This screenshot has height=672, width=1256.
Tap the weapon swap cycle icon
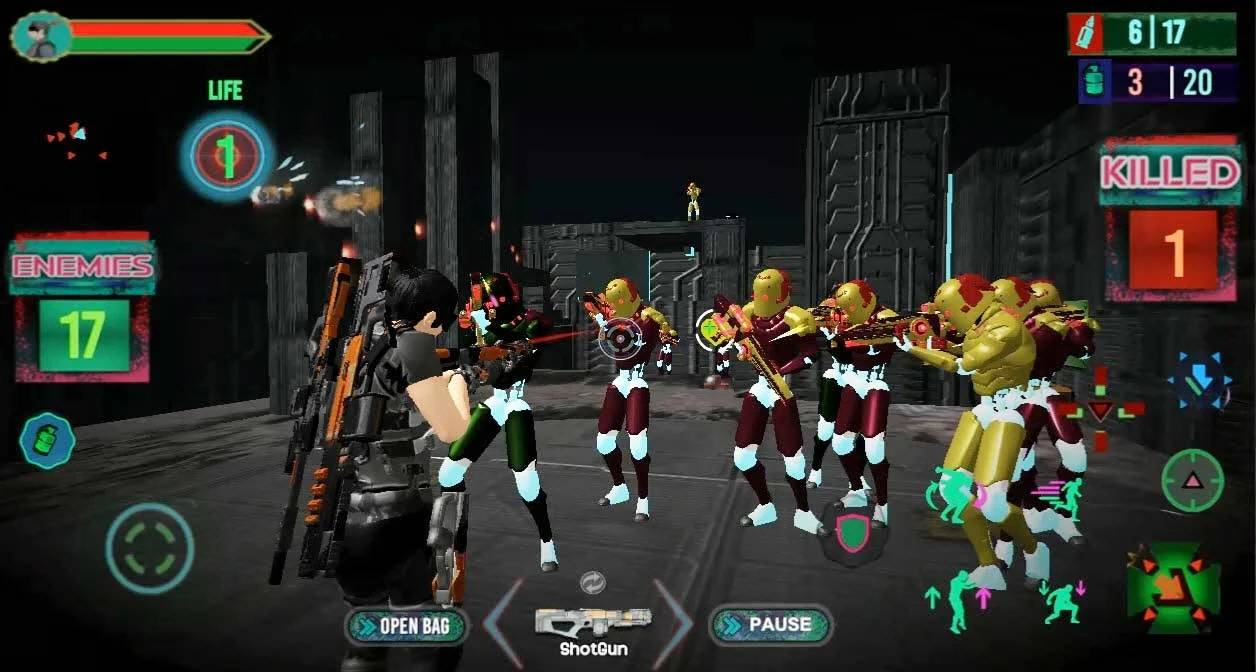tap(592, 582)
